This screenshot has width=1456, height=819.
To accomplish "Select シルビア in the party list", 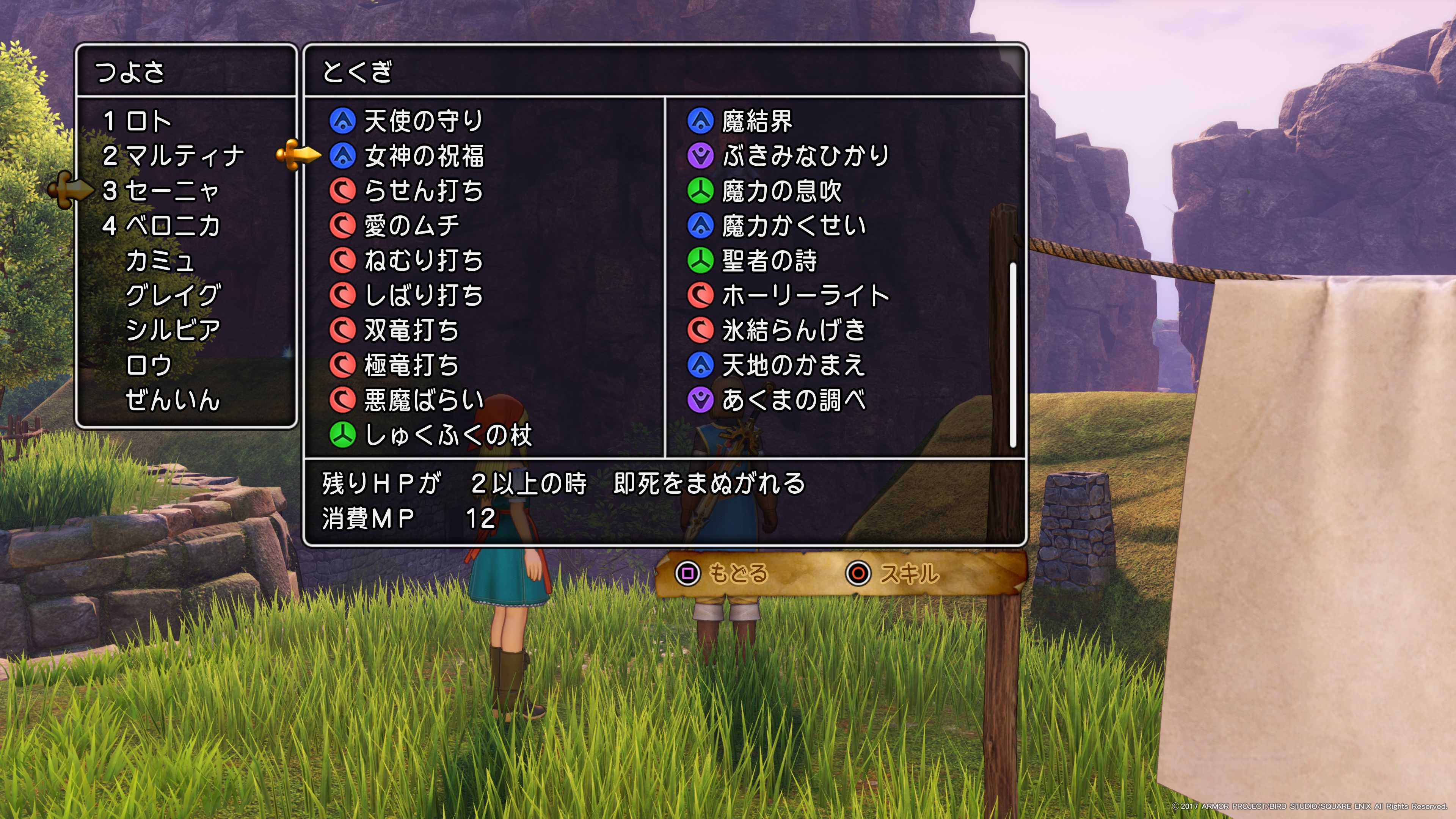I will pyautogui.click(x=173, y=331).
